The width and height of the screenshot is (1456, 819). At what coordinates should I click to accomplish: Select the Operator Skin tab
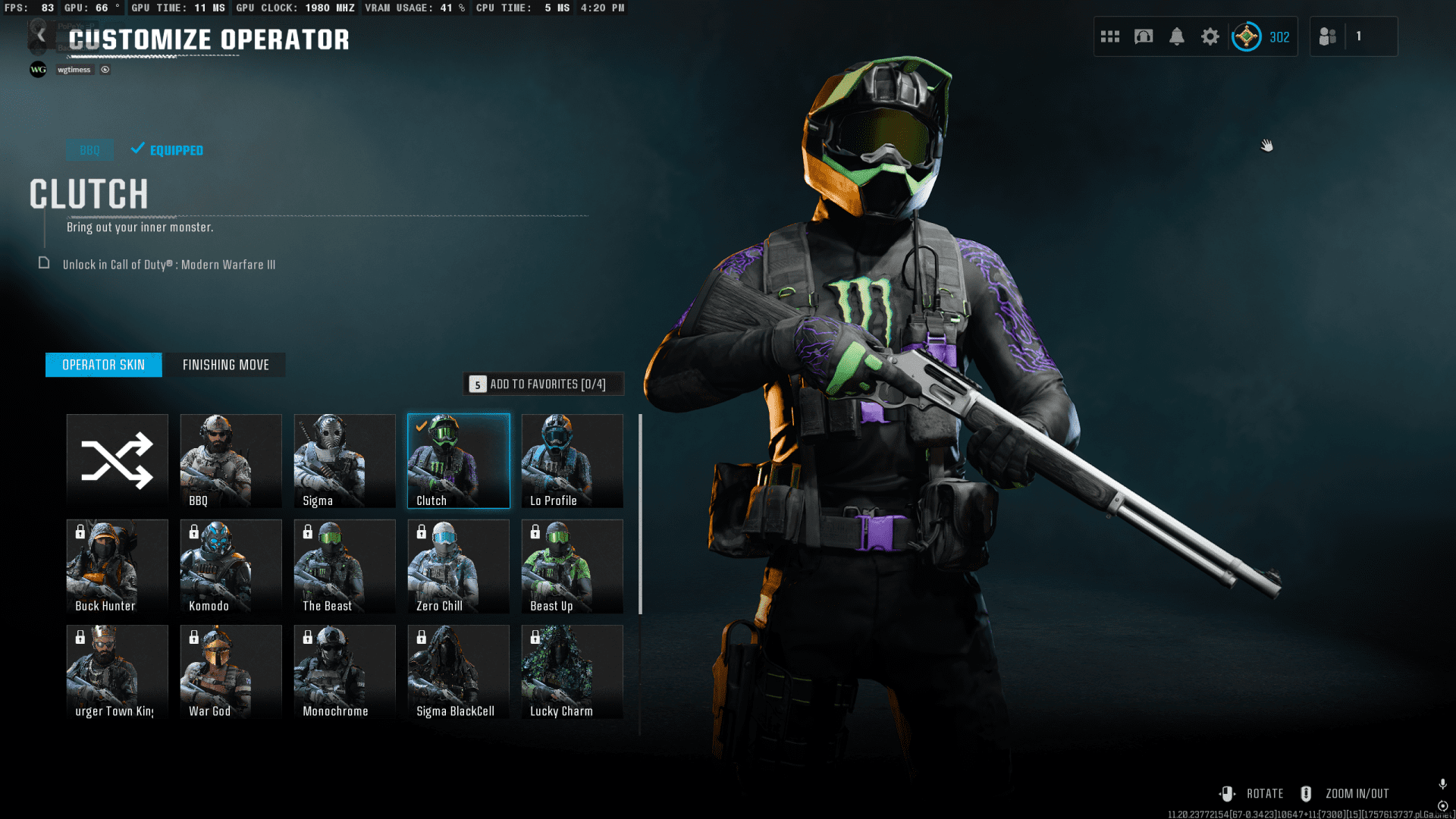[104, 365]
